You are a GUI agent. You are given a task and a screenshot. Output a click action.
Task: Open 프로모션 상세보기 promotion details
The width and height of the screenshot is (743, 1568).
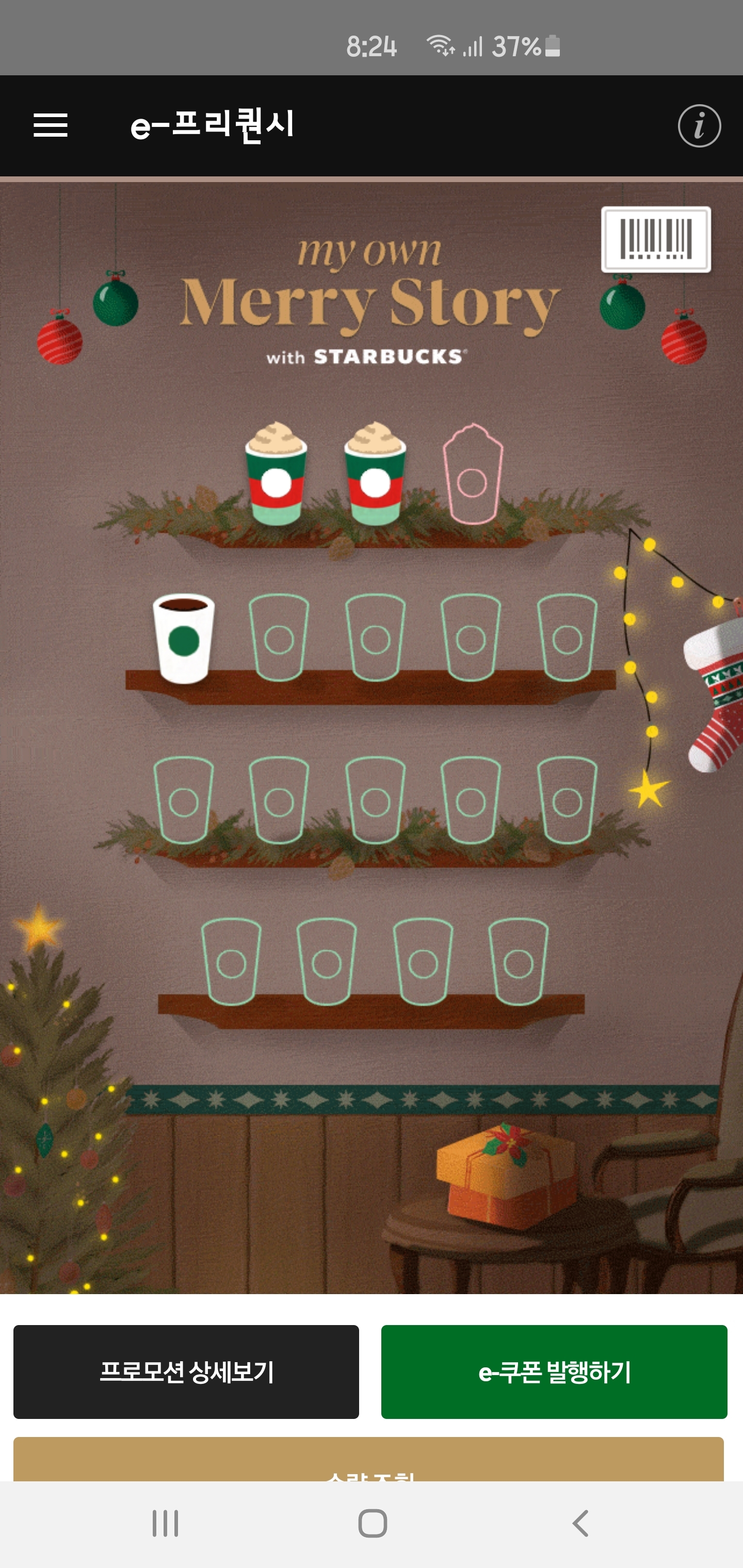(x=186, y=1371)
